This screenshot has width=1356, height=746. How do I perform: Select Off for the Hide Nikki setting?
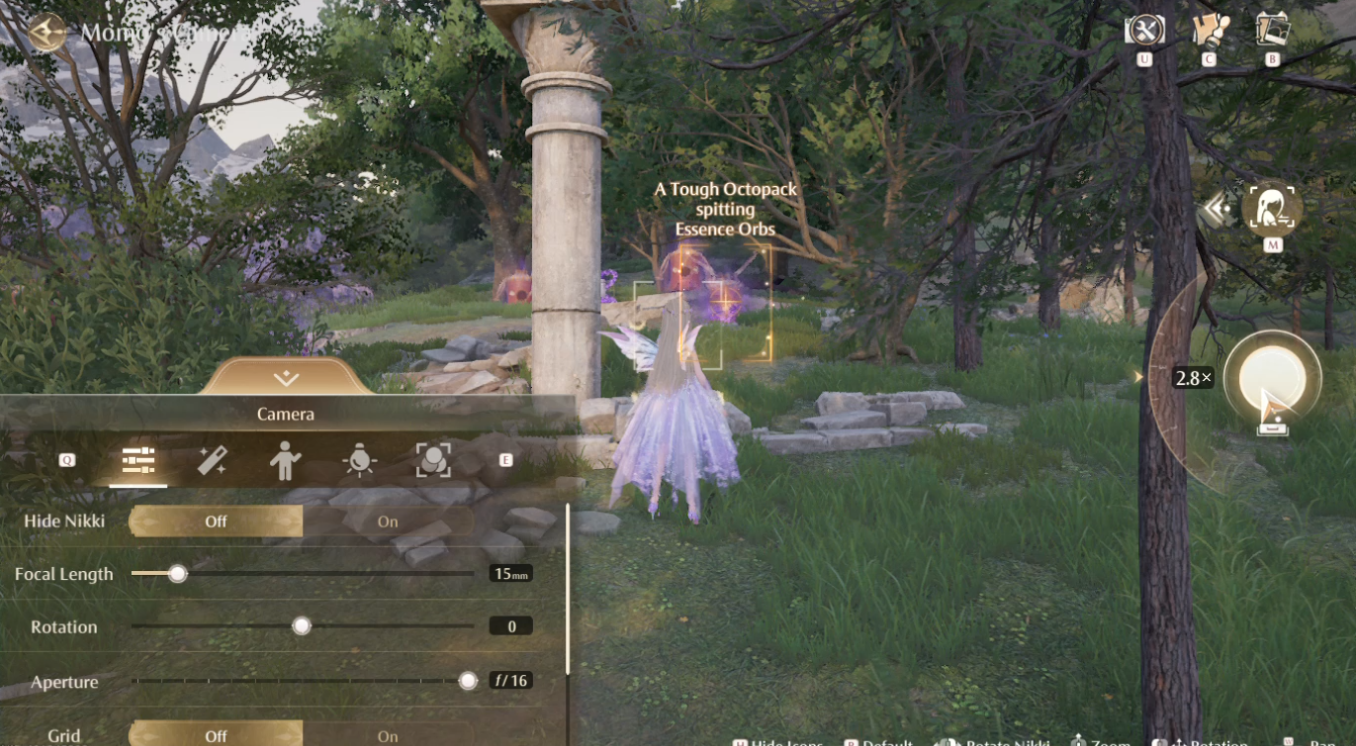(x=216, y=521)
